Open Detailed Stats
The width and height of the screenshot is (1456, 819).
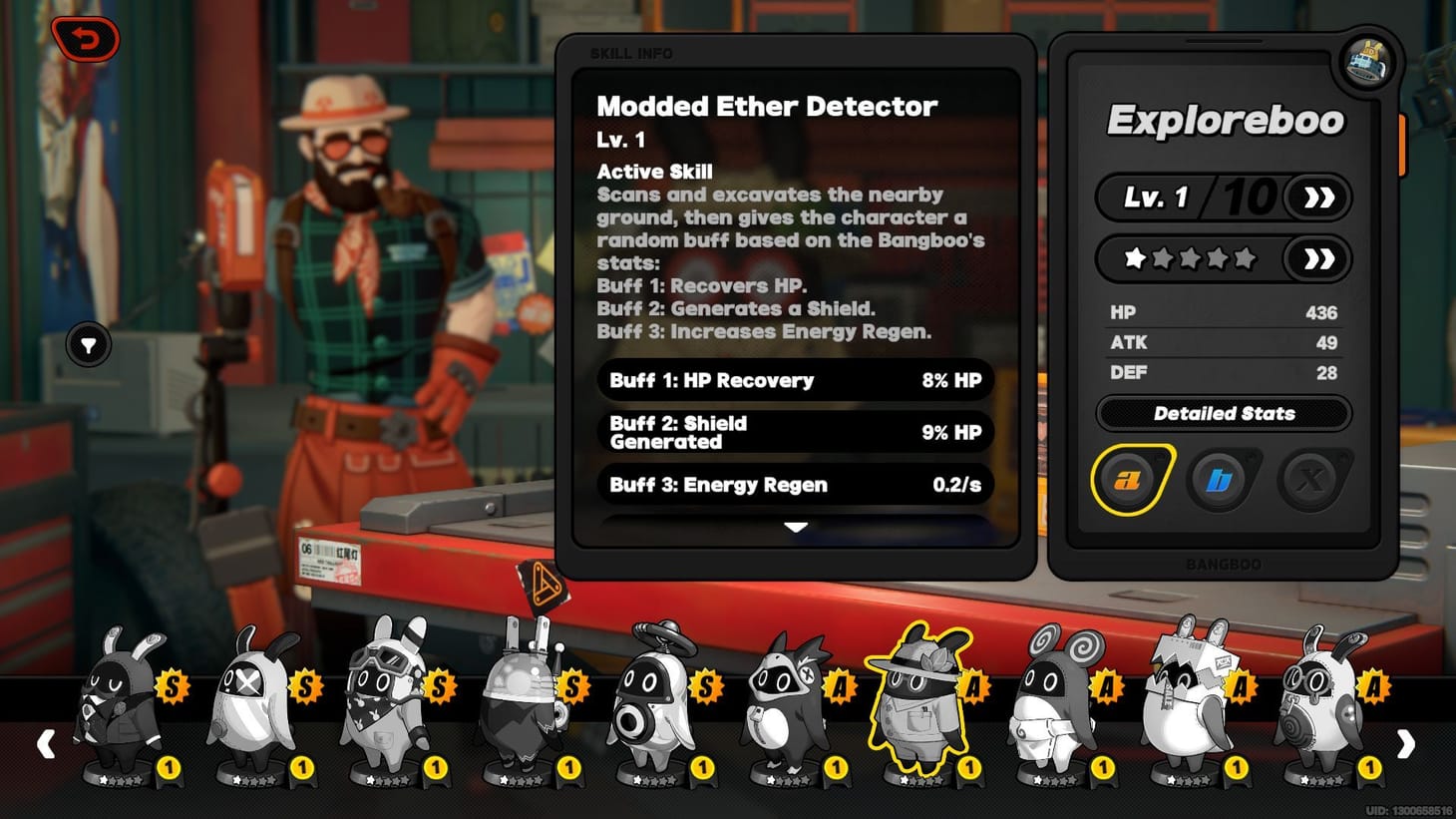tap(1223, 413)
